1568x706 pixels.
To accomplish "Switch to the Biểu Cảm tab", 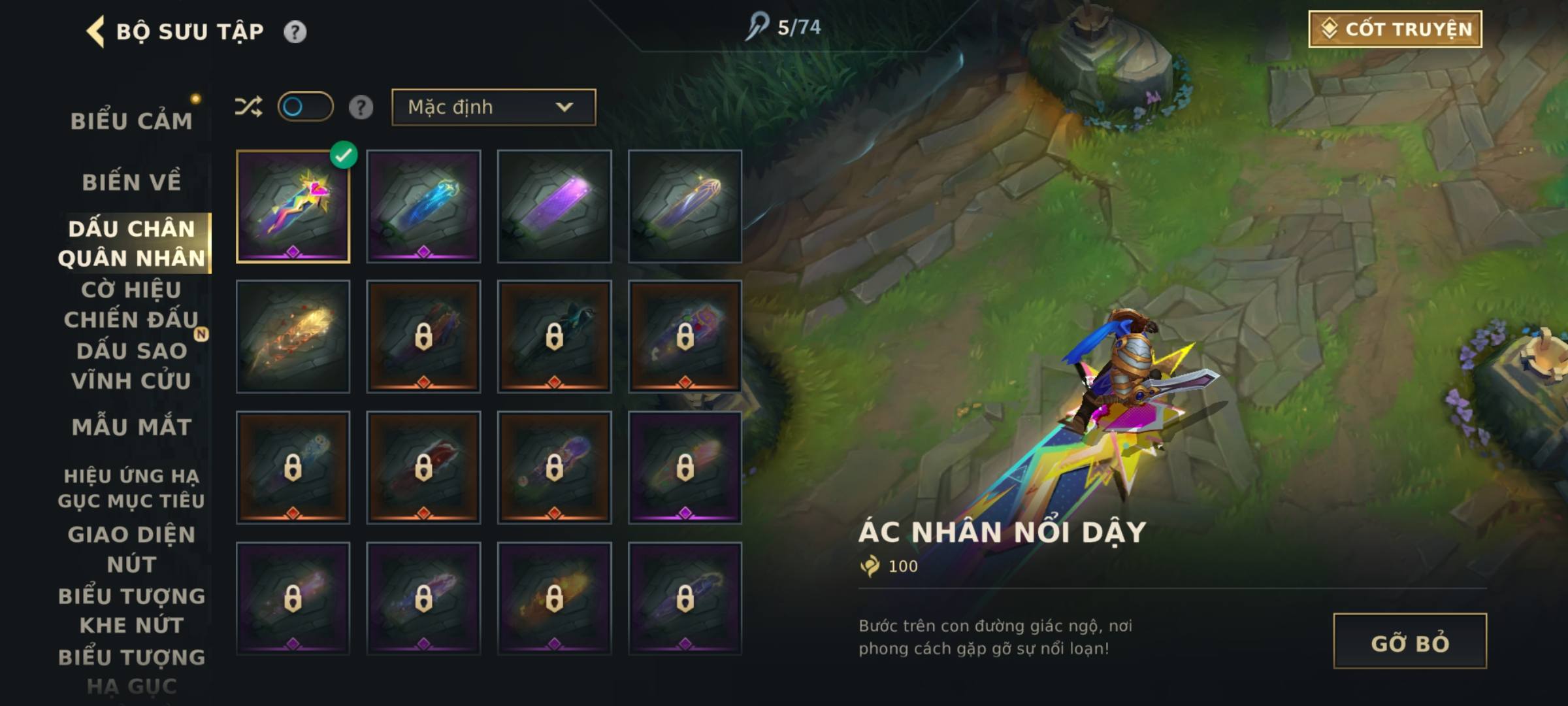I will (x=131, y=121).
